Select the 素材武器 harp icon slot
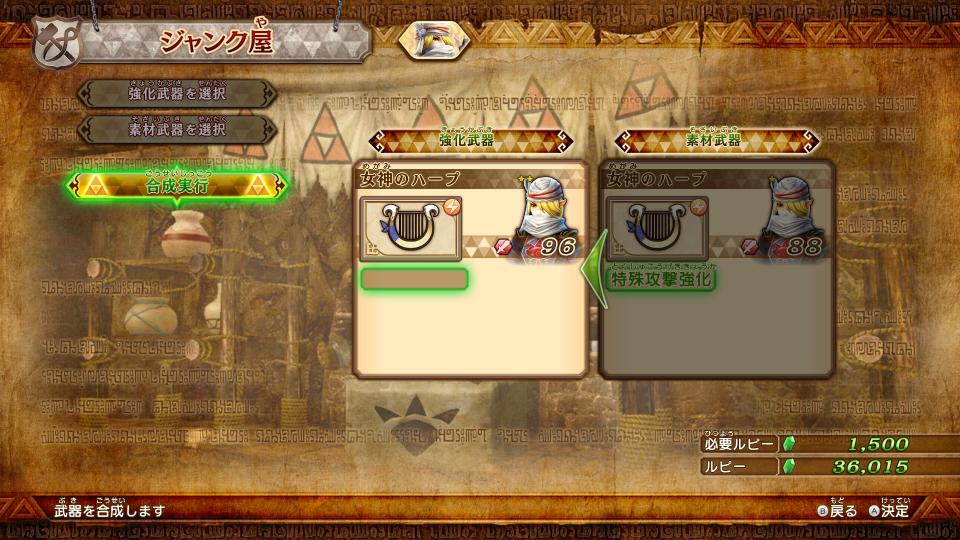Viewport: 960px width, 540px height. point(657,228)
